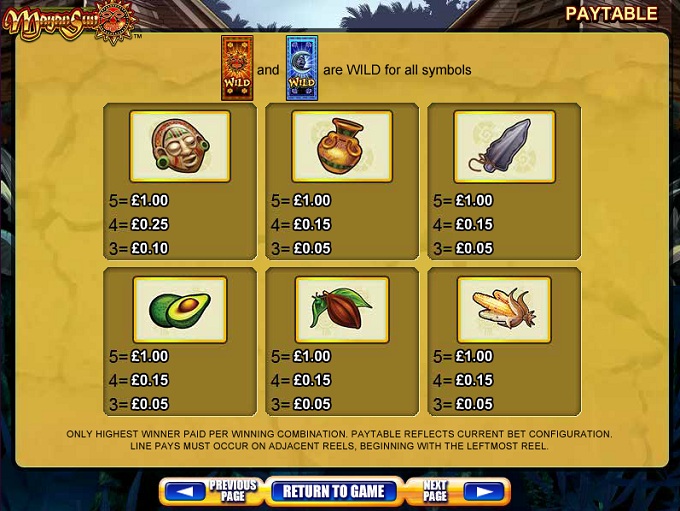
Task: Advance to the next paytable page
Action: coord(457,491)
